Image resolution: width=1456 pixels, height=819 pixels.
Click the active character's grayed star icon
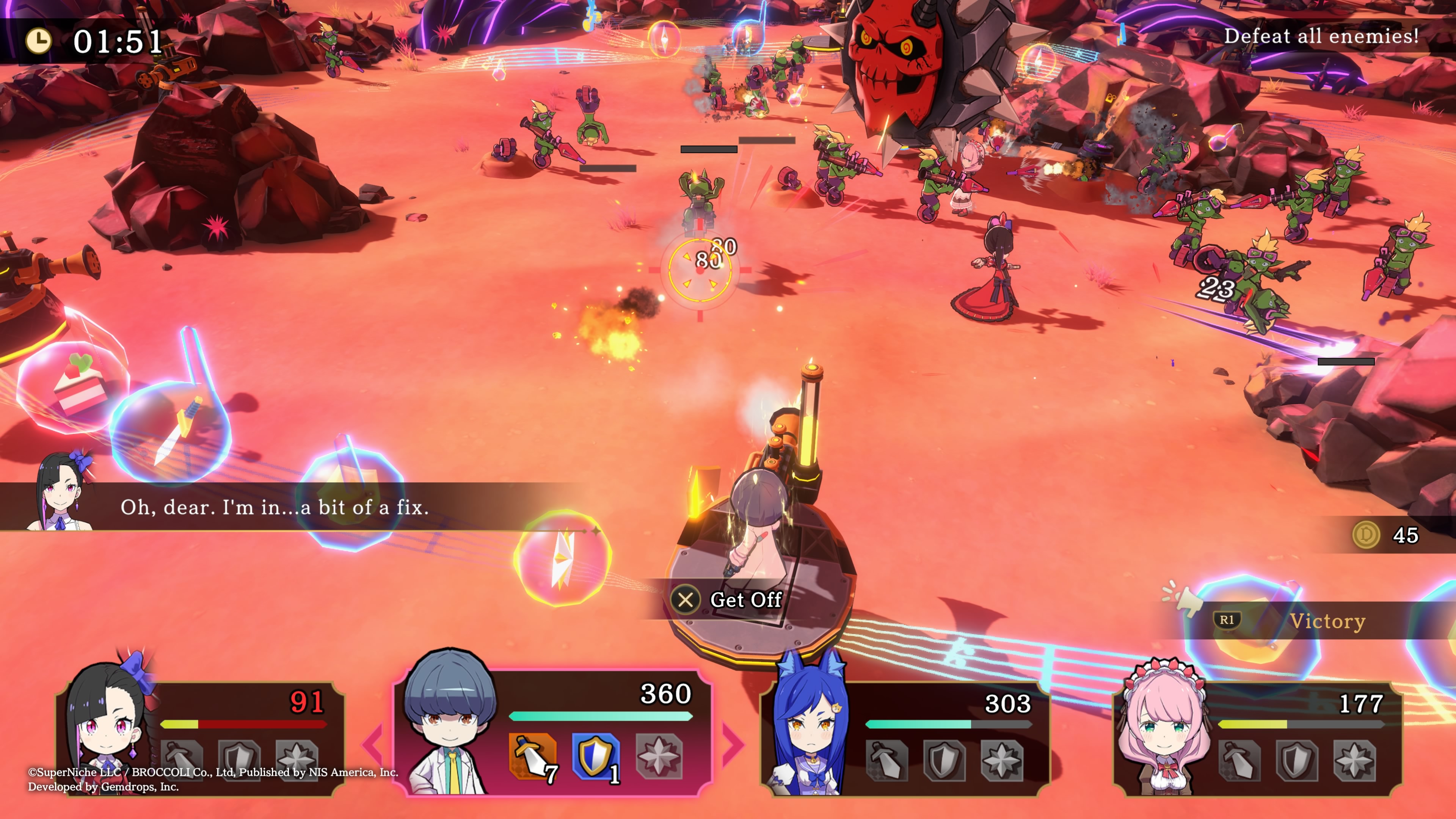click(659, 757)
